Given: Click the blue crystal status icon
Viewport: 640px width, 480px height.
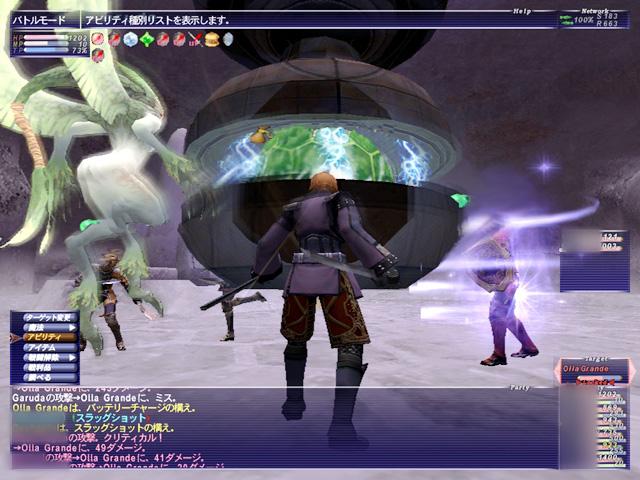Looking at the screenshot, I should 130,39.
